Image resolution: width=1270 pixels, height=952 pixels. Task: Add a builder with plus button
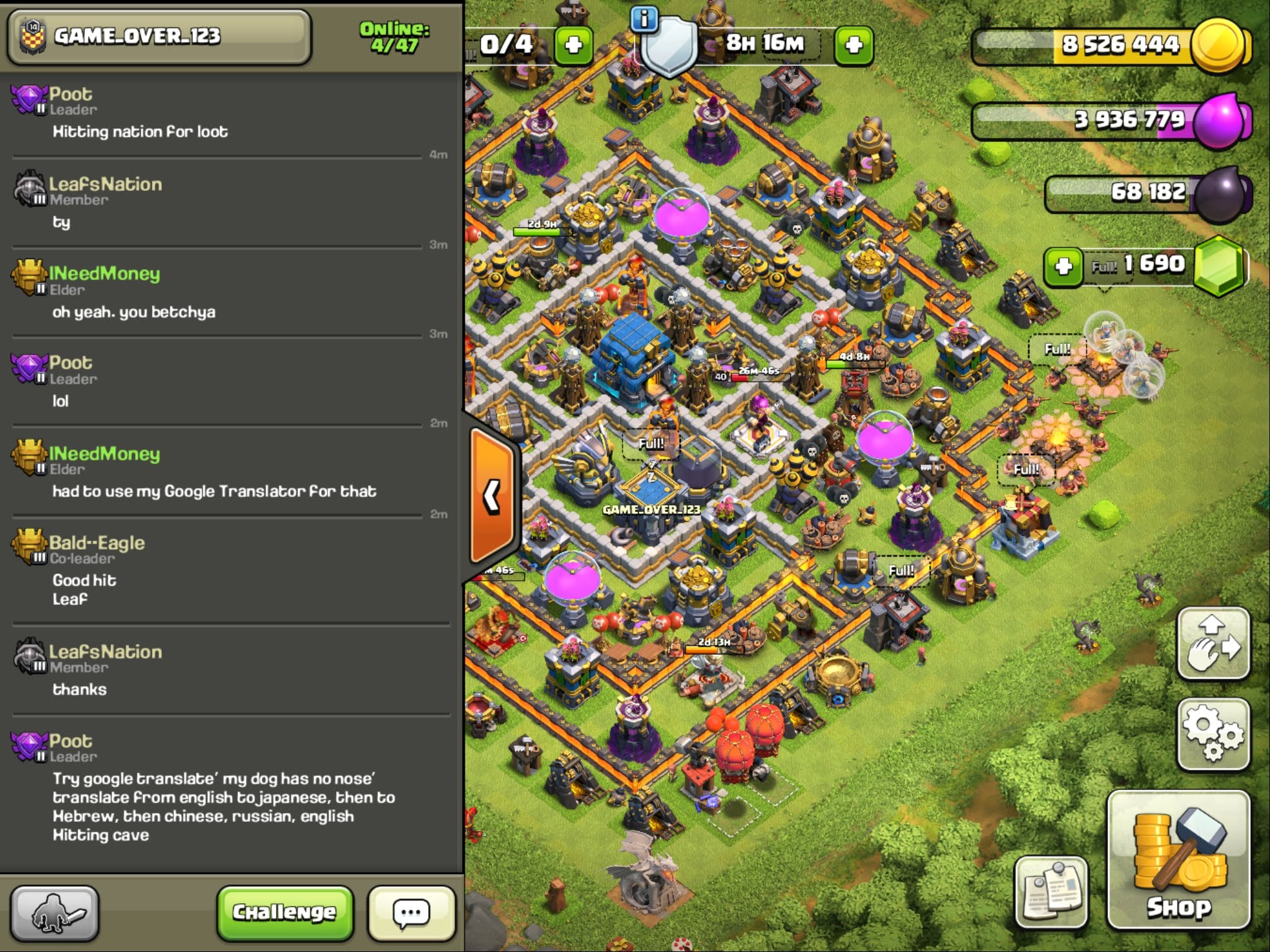tap(573, 45)
